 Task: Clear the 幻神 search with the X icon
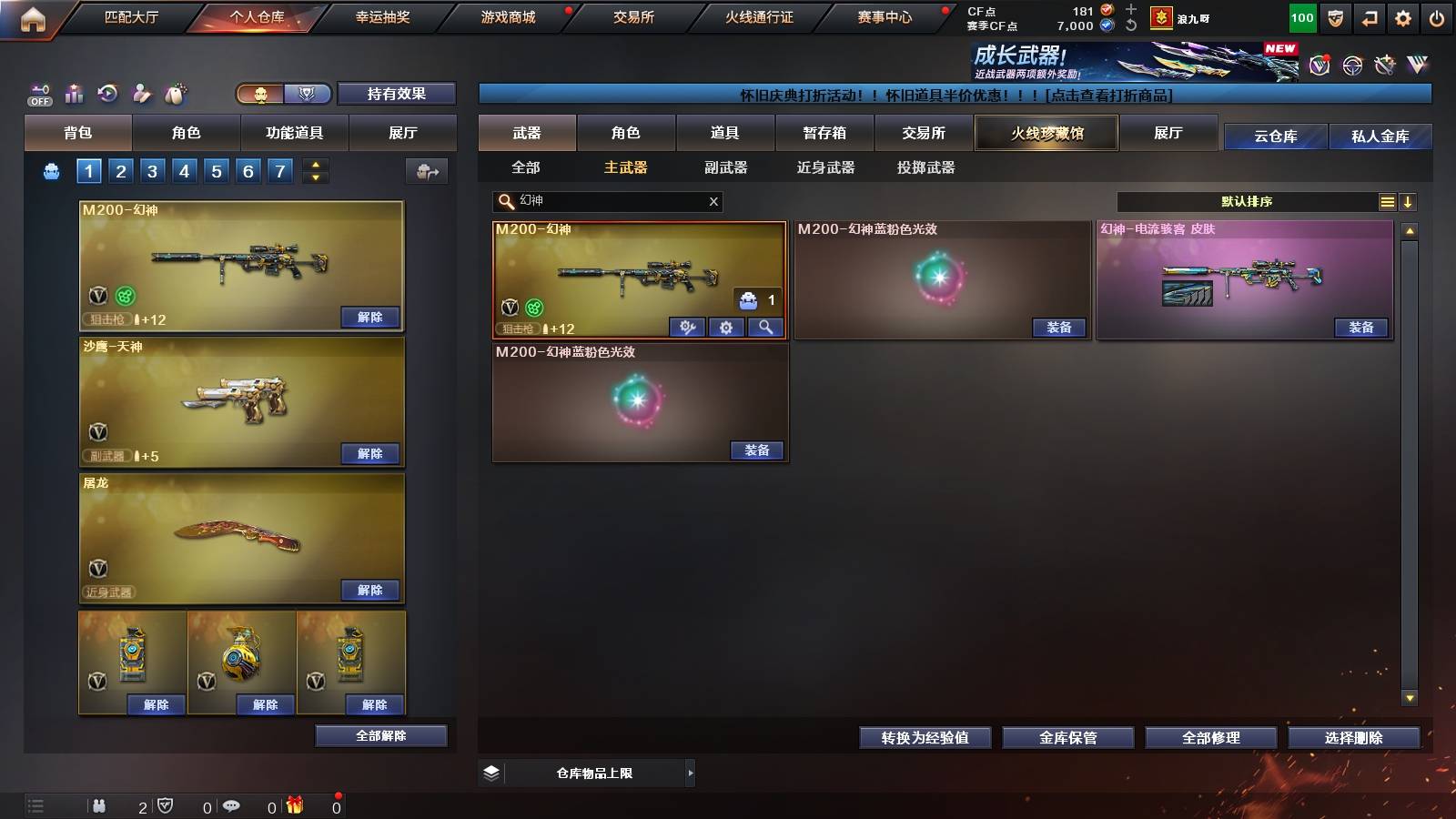point(714,202)
